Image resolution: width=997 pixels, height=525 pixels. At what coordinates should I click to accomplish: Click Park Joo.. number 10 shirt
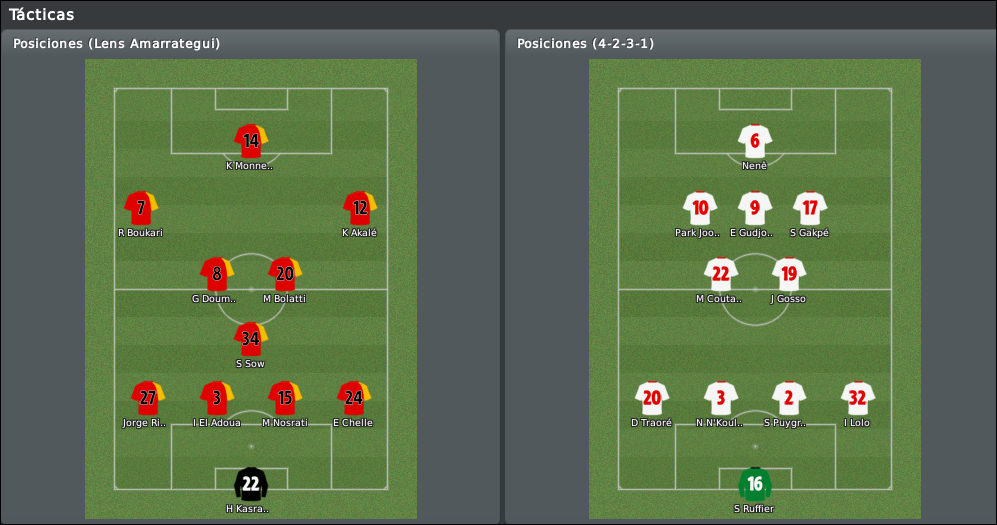(700, 208)
